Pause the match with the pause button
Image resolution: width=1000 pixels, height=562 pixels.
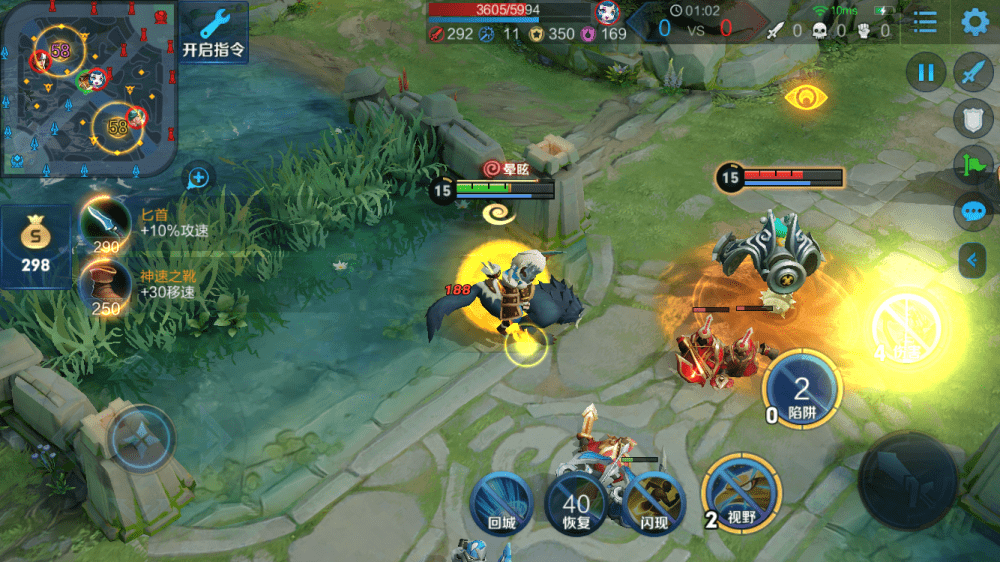(x=926, y=73)
